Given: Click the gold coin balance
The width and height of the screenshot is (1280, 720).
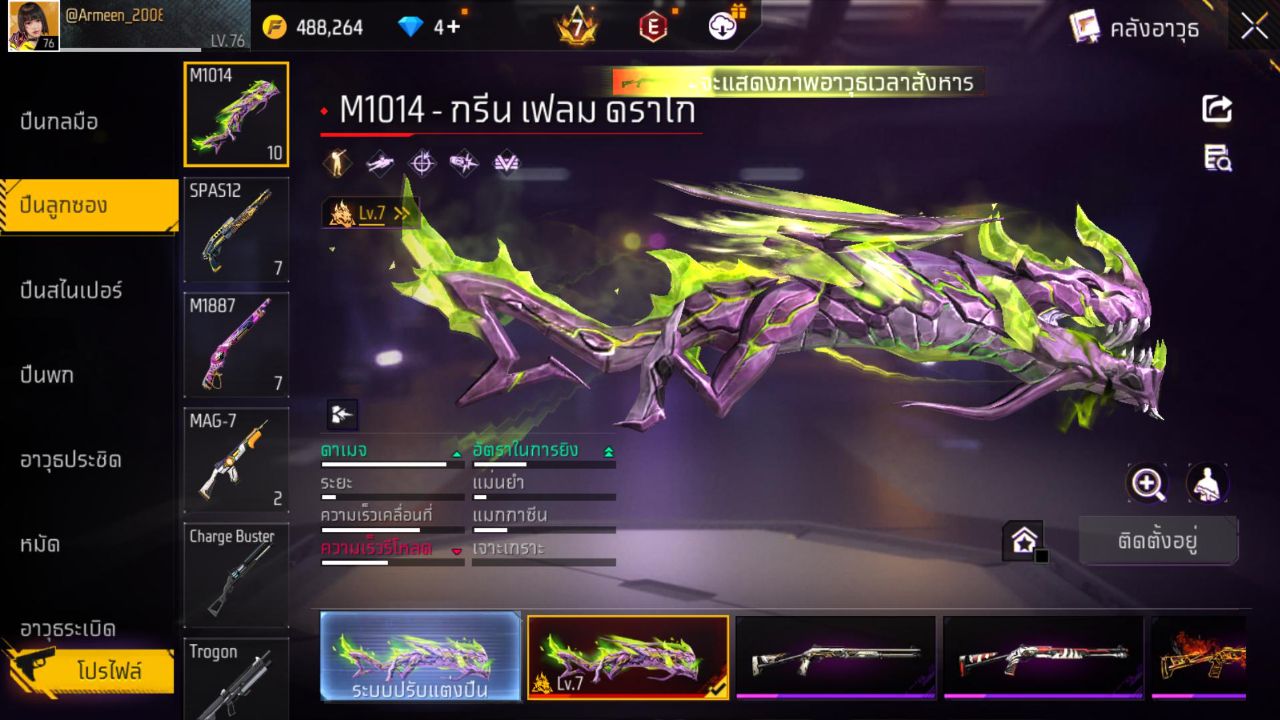Looking at the screenshot, I should tap(314, 27).
